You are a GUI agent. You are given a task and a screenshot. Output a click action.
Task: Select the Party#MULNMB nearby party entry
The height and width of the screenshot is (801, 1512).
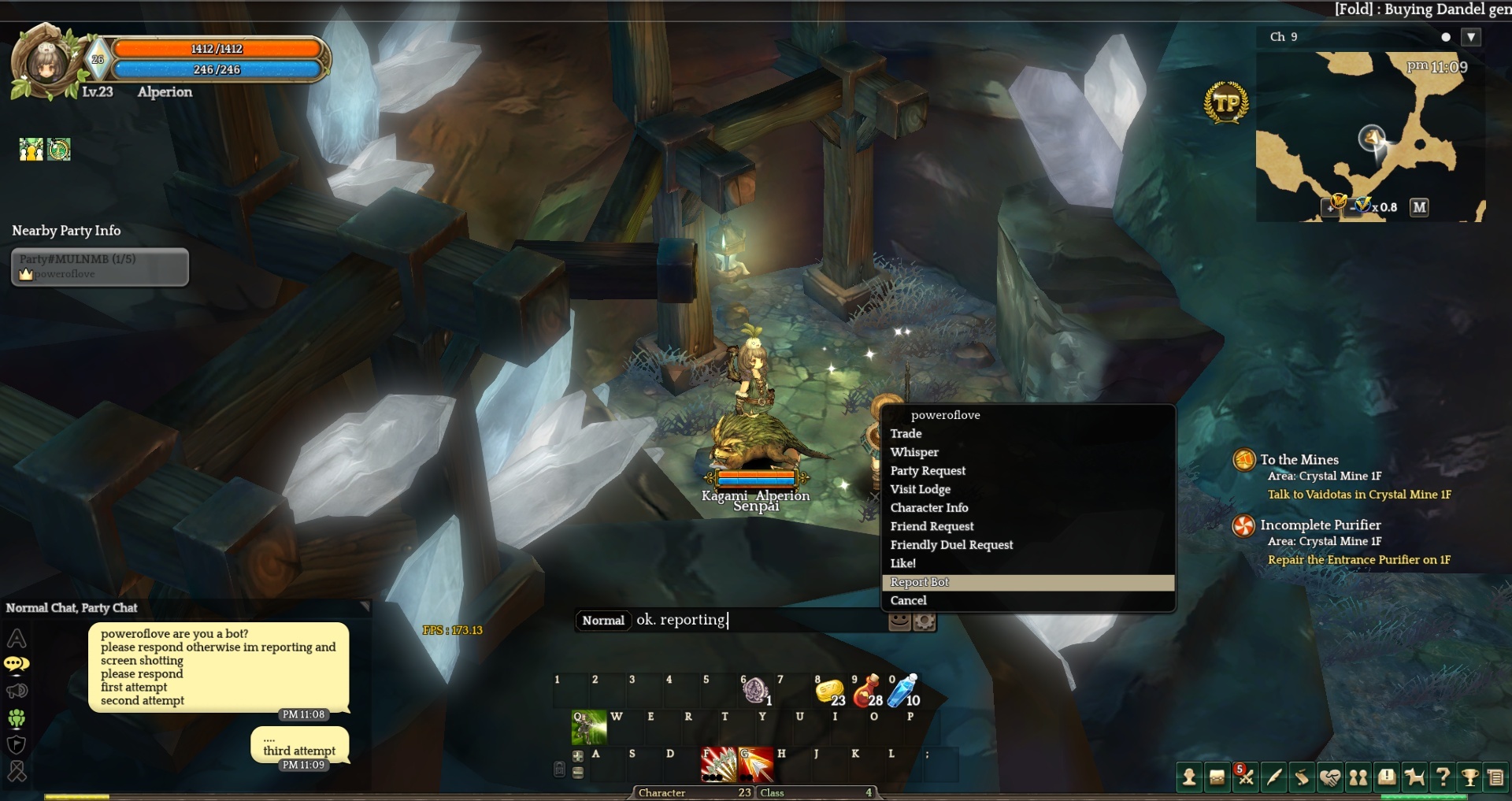tap(100, 266)
